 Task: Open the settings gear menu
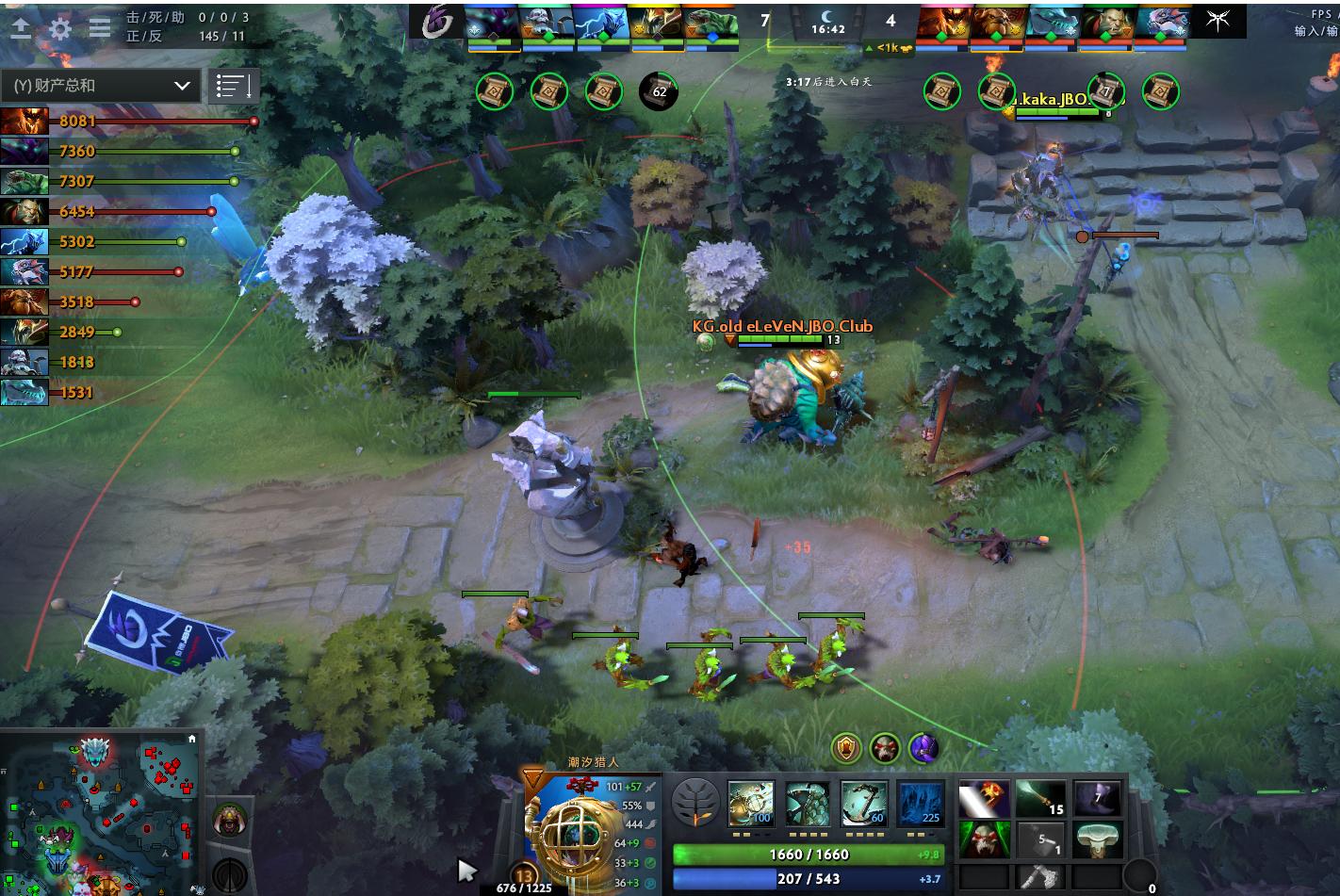pyautogui.click(x=60, y=28)
